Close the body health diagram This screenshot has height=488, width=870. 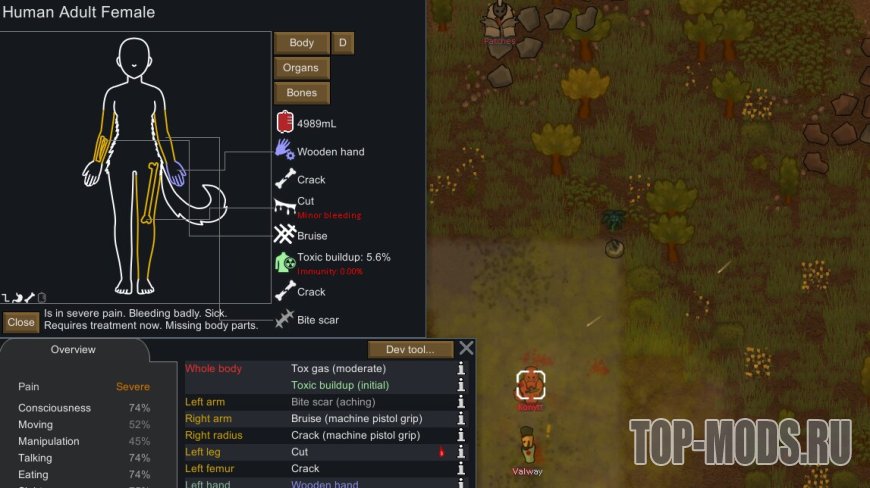(x=20, y=322)
